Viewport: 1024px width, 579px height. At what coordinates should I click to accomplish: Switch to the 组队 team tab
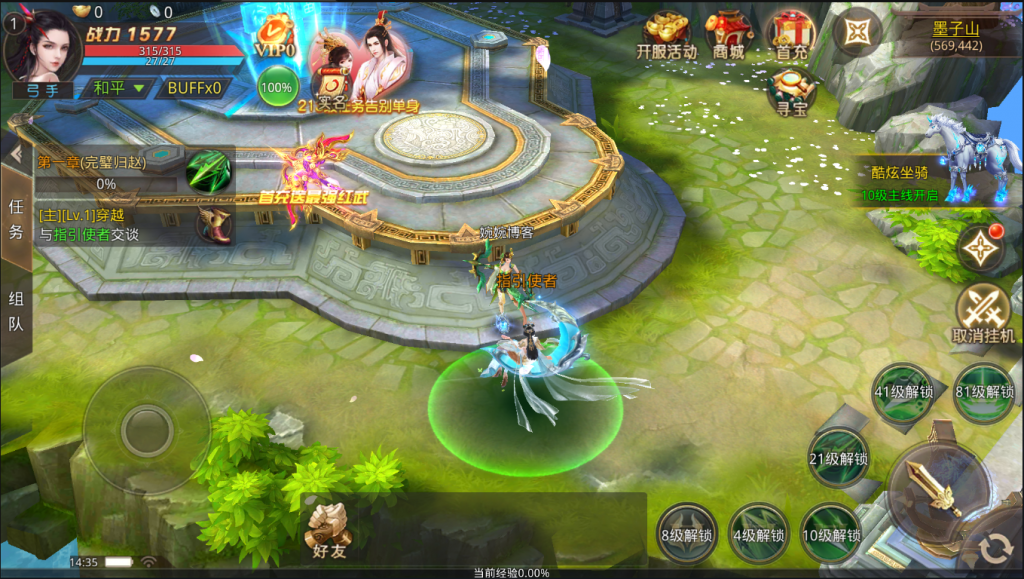click(x=16, y=311)
